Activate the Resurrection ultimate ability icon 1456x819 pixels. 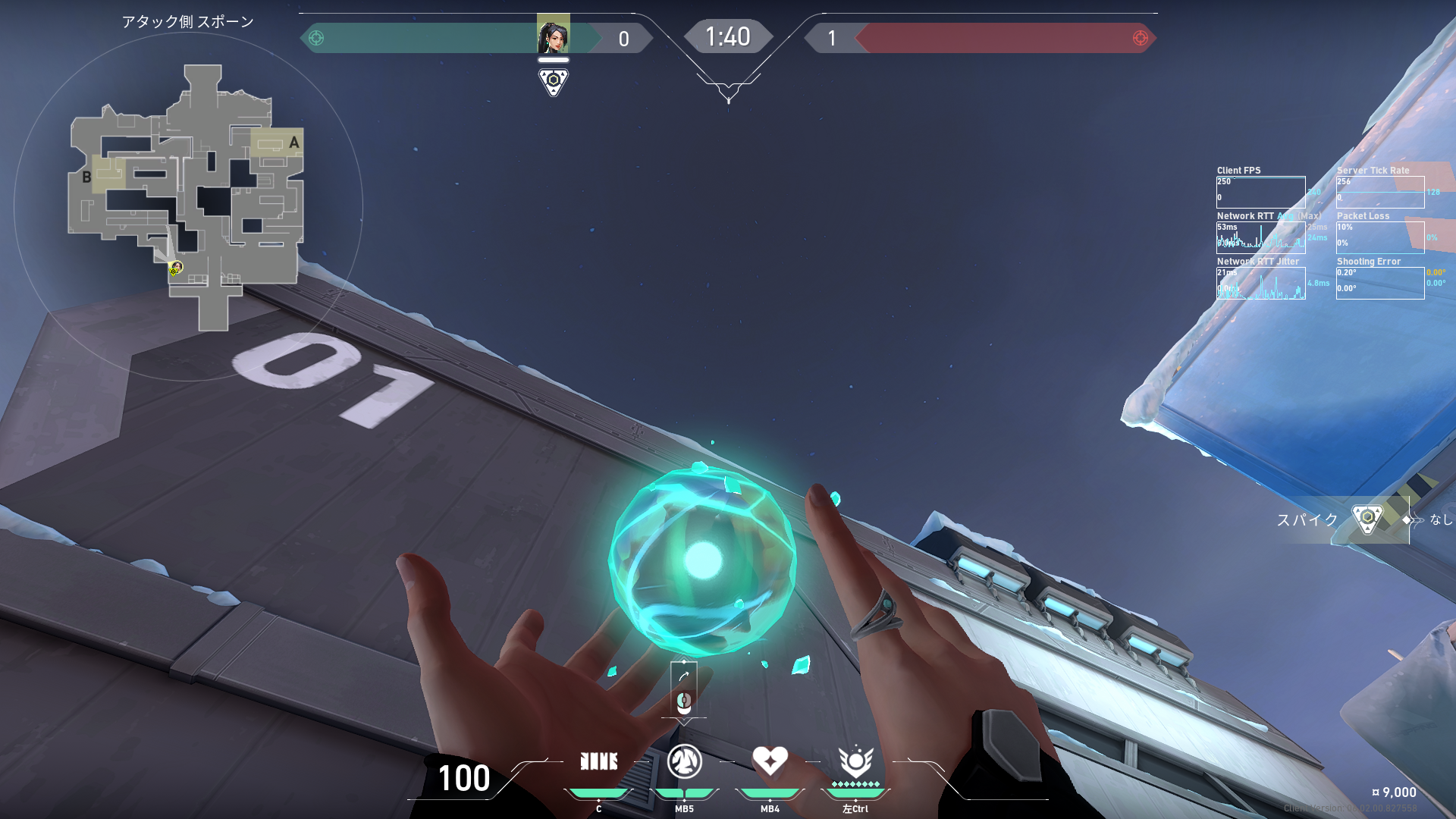click(x=855, y=761)
